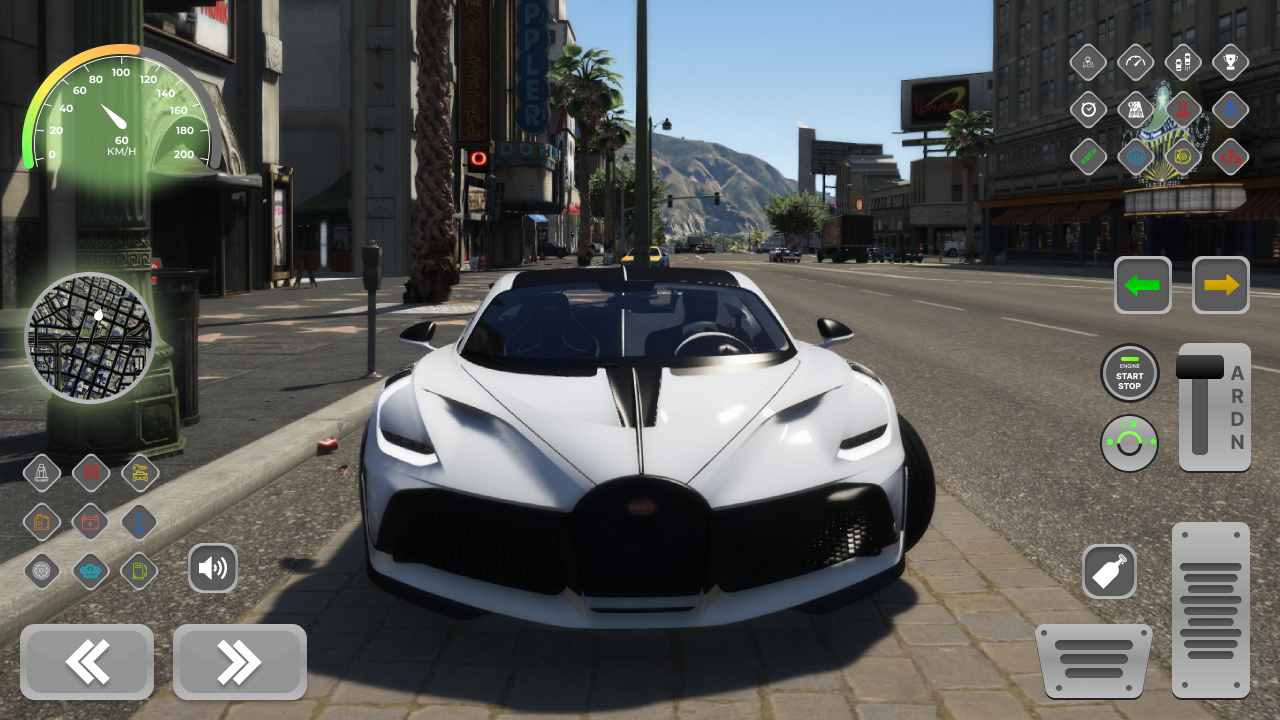Toggle the left turn signal arrow

coord(1143,285)
